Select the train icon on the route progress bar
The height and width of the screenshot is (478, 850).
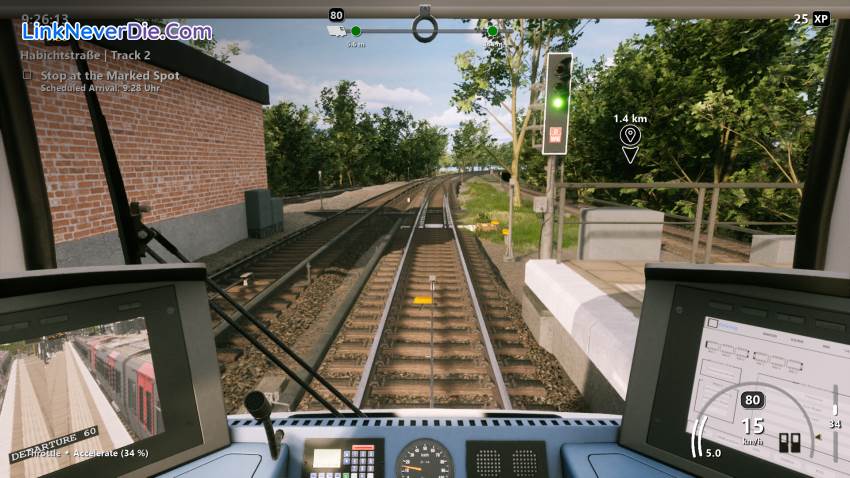click(338, 32)
